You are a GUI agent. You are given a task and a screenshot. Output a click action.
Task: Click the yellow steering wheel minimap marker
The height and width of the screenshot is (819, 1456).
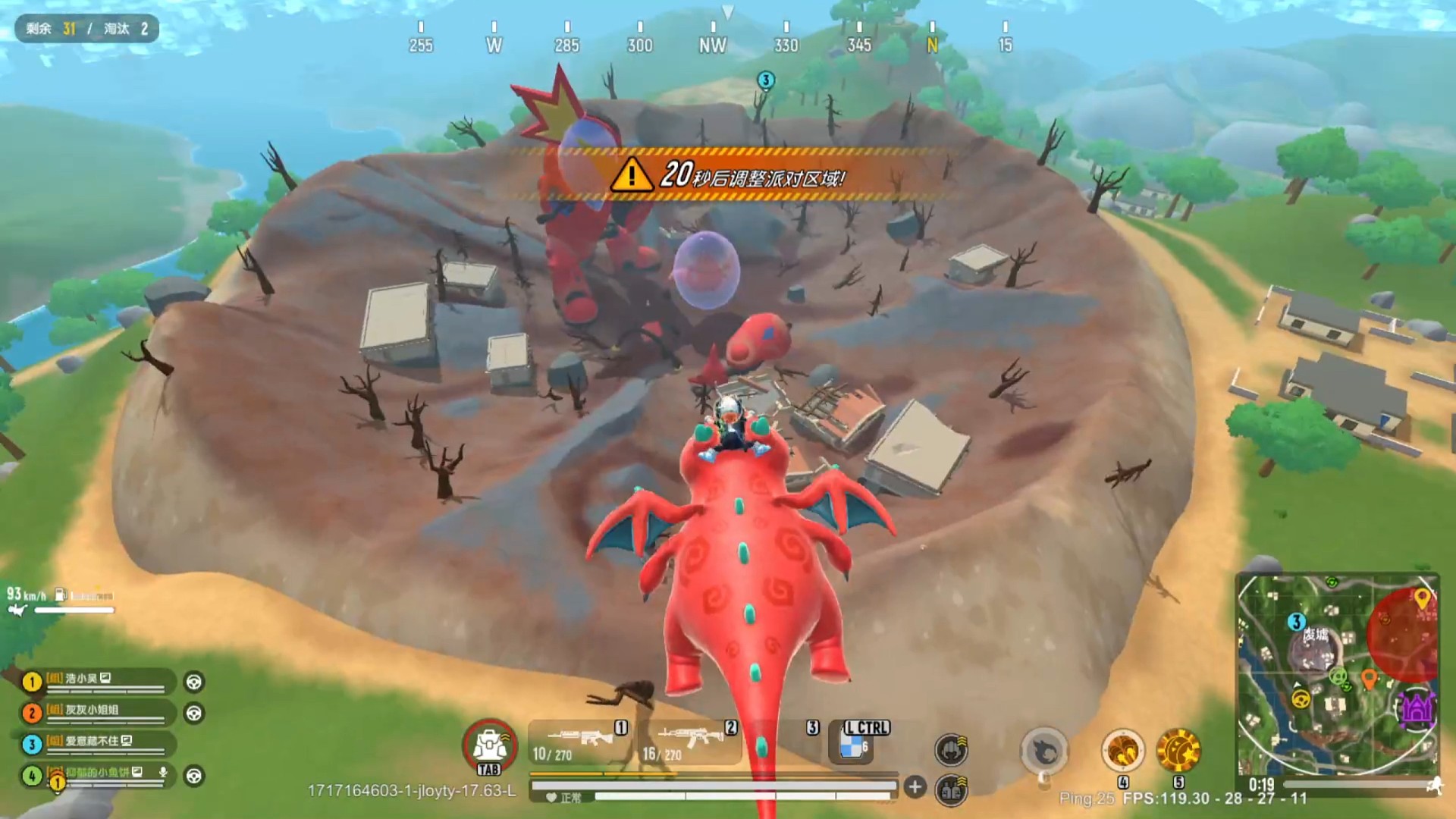(x=1301, y=699)
